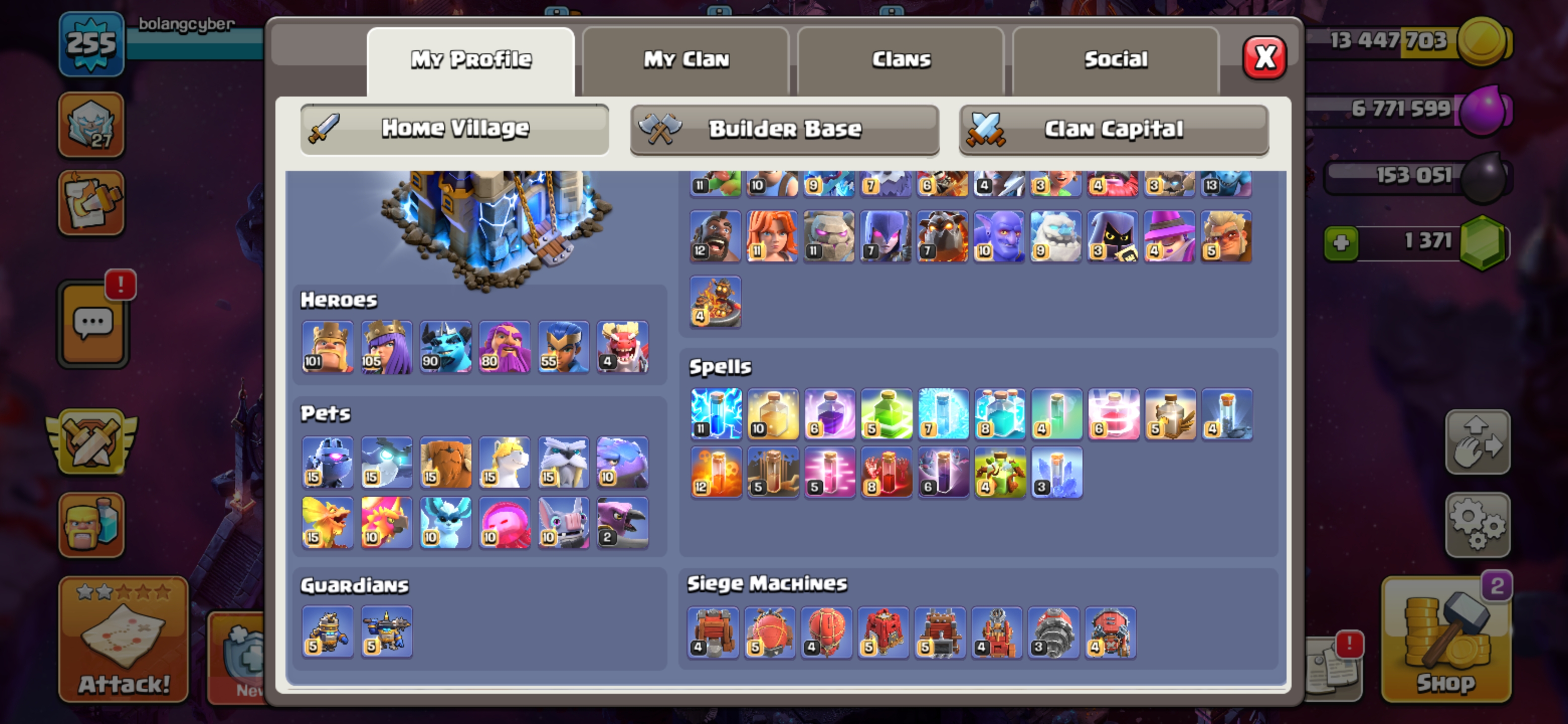Open the chat speech bubble
Image resolution: width=1568 pixels, height=724 pixels.
pyautogui.click(x=93, y=323)
